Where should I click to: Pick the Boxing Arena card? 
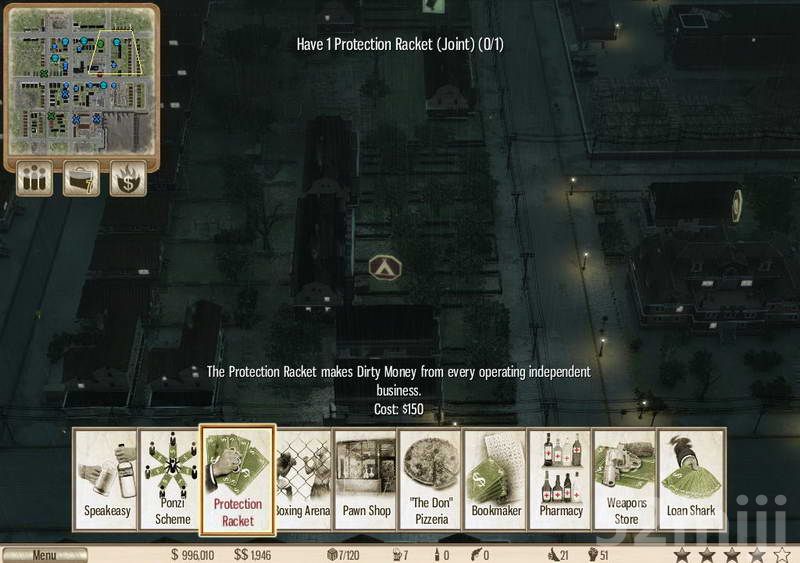(303, 480)
